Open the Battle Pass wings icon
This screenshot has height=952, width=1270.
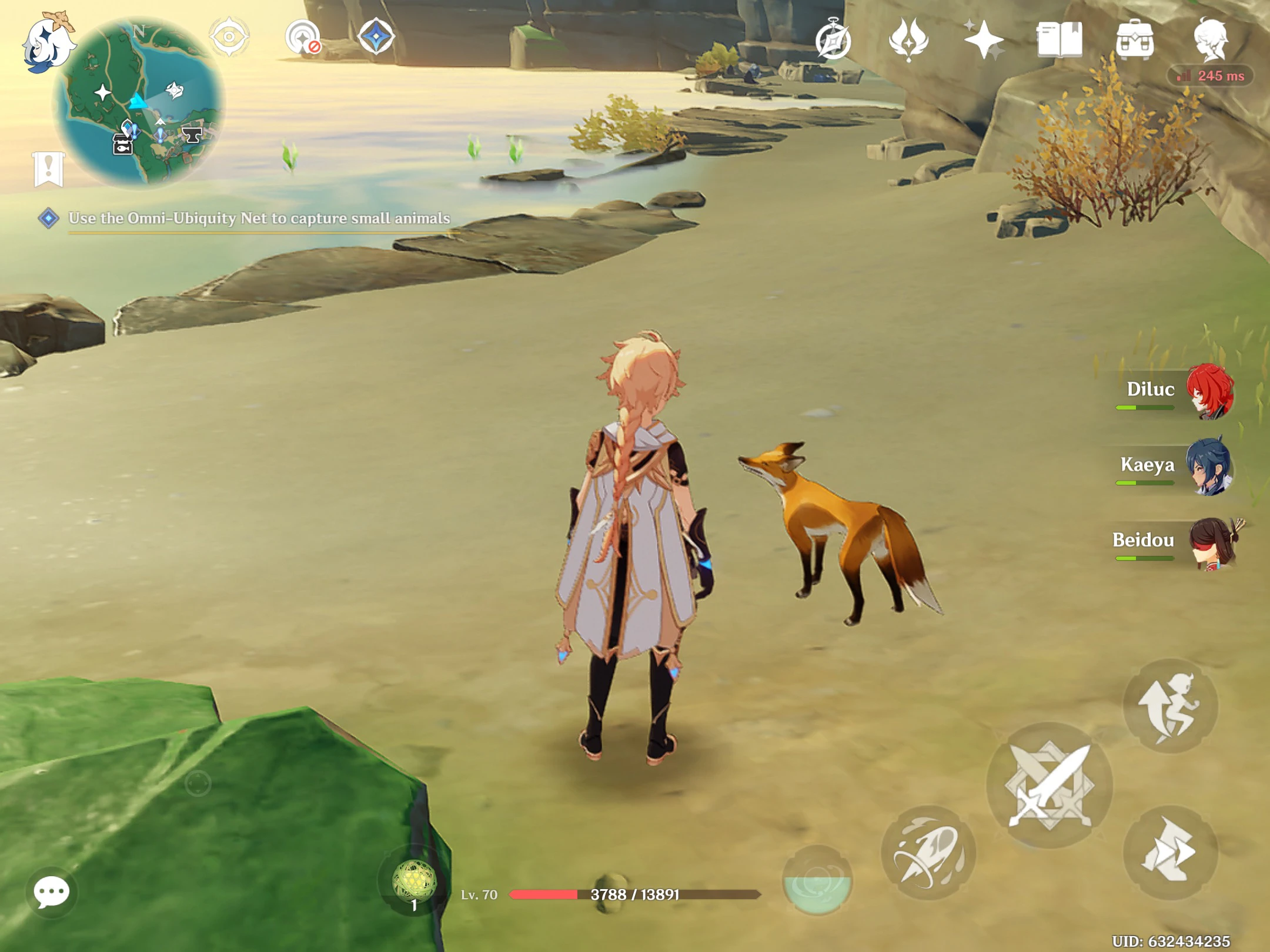pos(908,39)
